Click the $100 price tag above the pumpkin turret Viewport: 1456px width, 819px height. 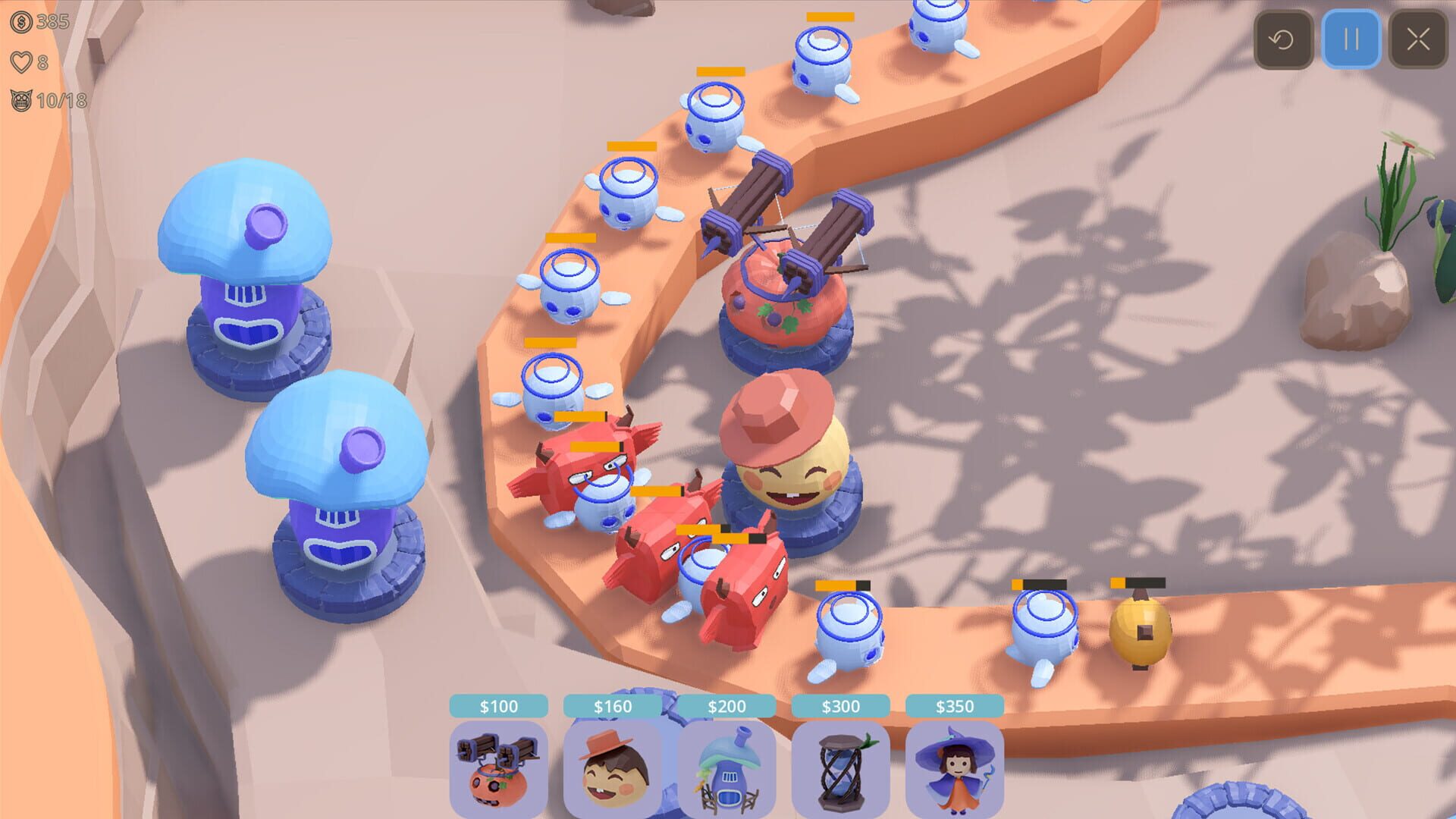(x=500, y=705)
